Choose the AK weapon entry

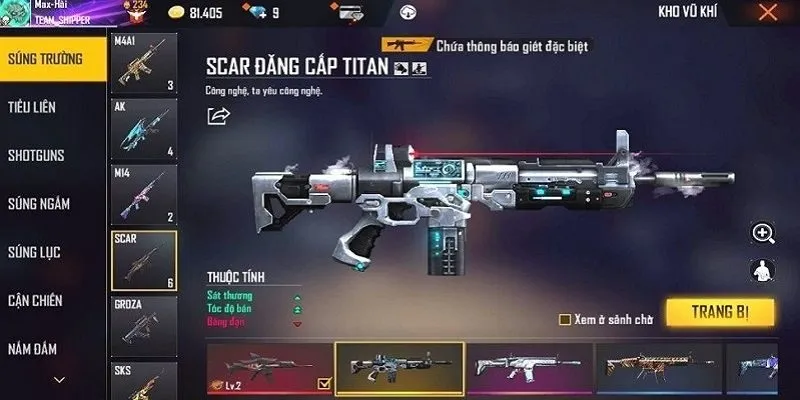click(x=143, y=130)
